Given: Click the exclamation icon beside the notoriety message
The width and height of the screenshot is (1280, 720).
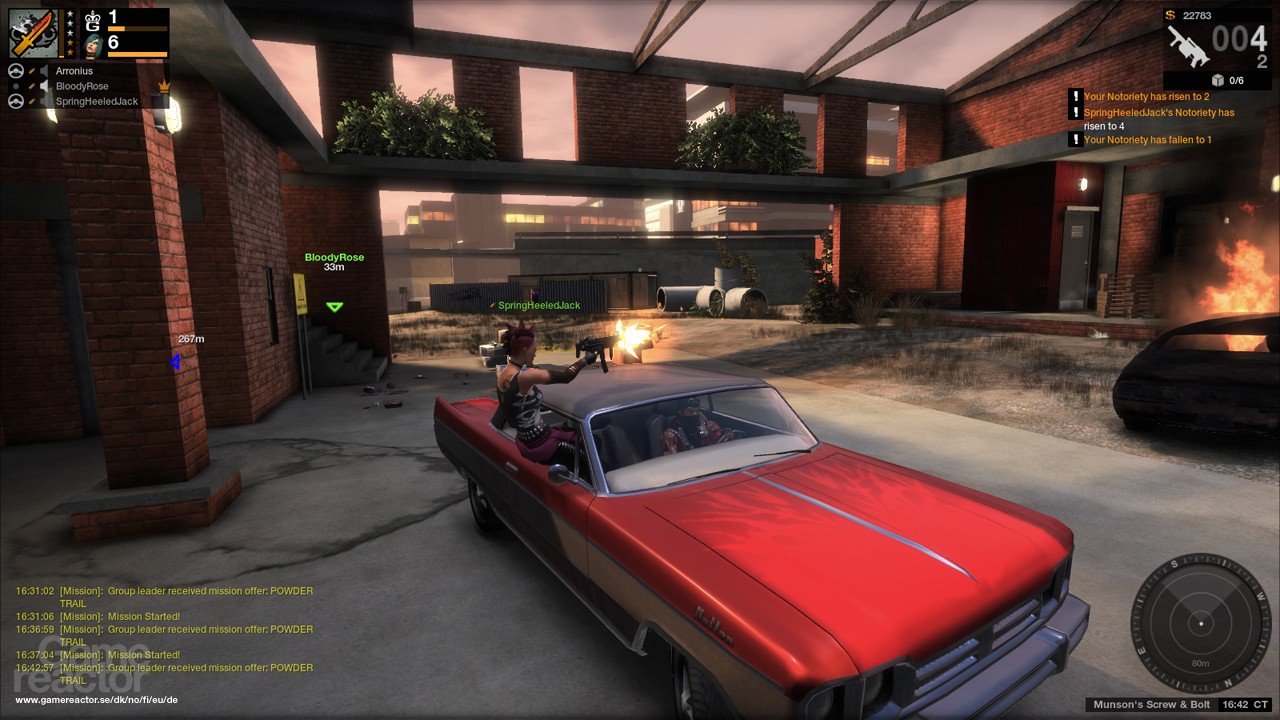Looking at the screenshot, I should (x=1076, y=96).
